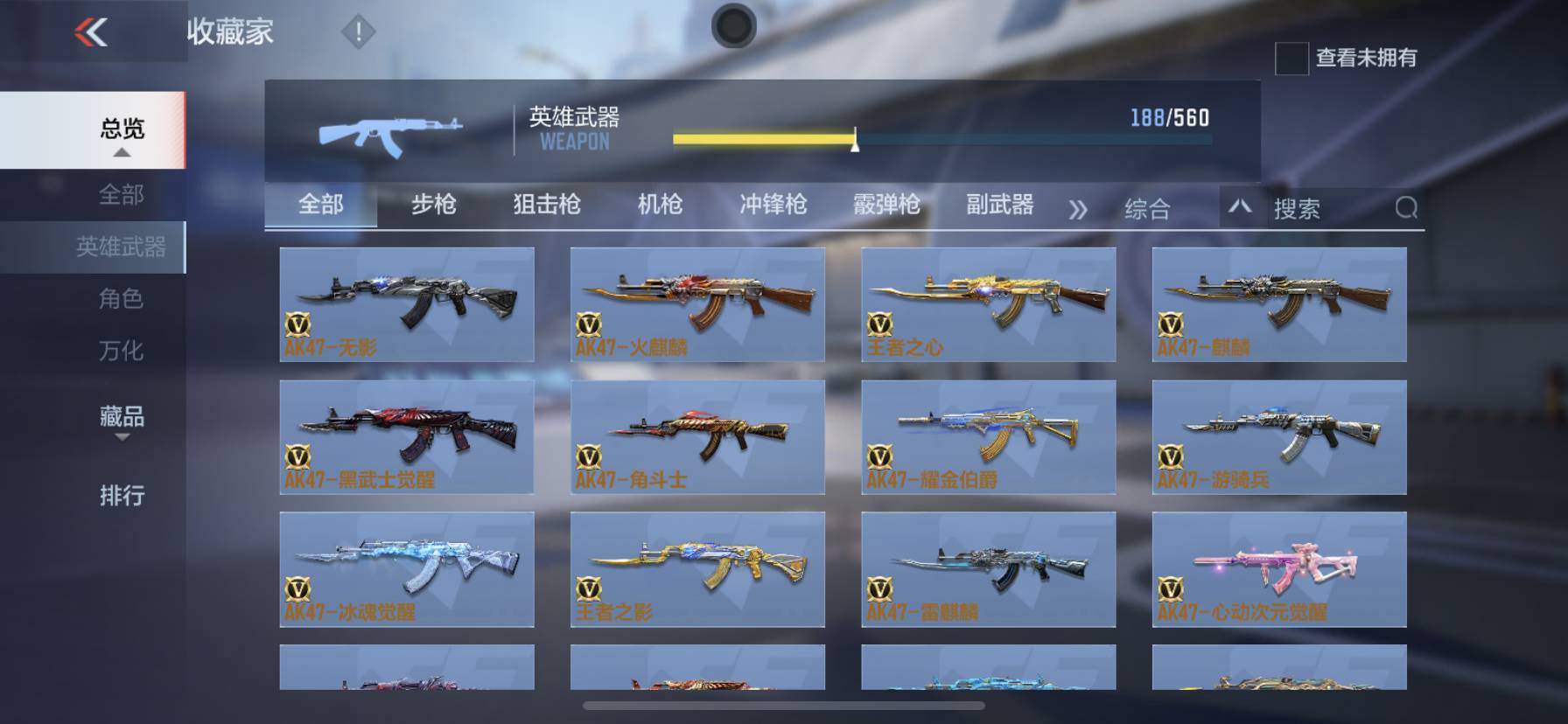Viewport: 1568px width, 724px height.
Task: Switch to the 冲锋枪 tab
Action: [773, 205]
